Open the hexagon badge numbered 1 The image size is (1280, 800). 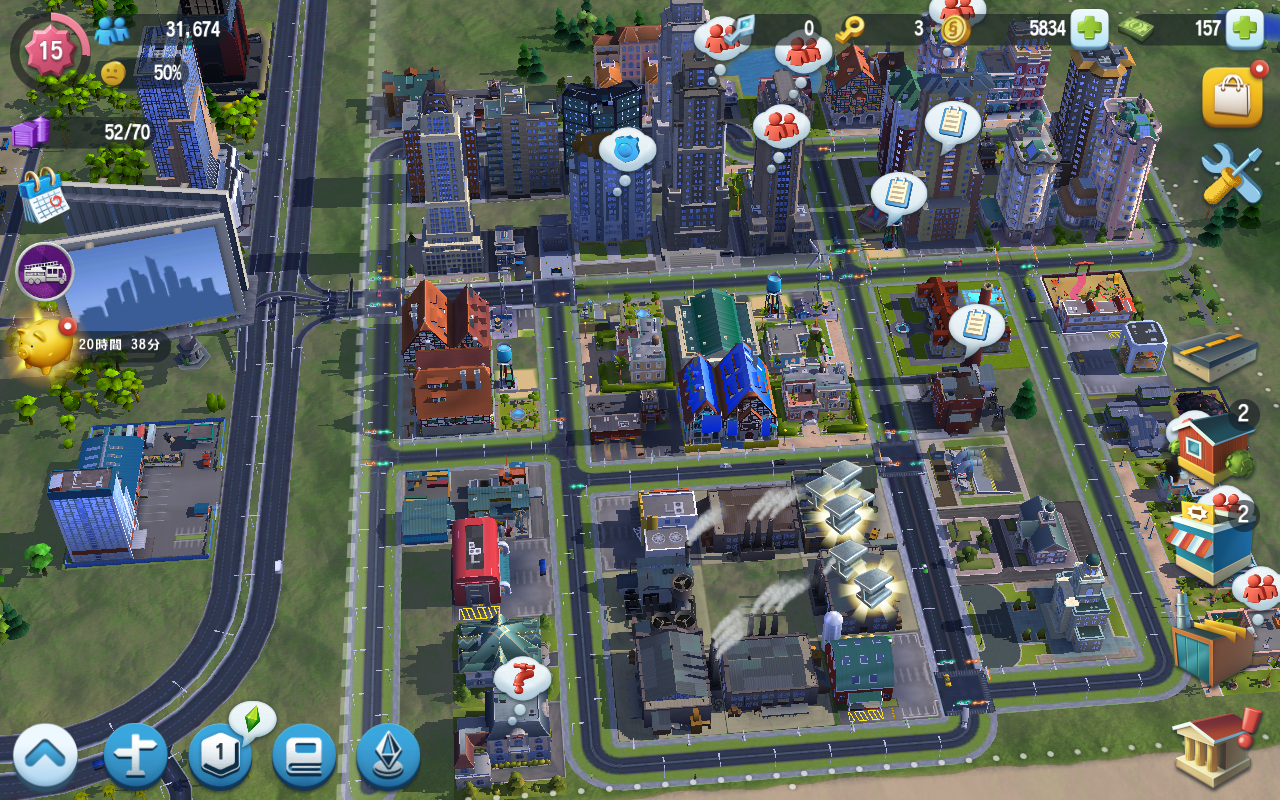(219, 757)
